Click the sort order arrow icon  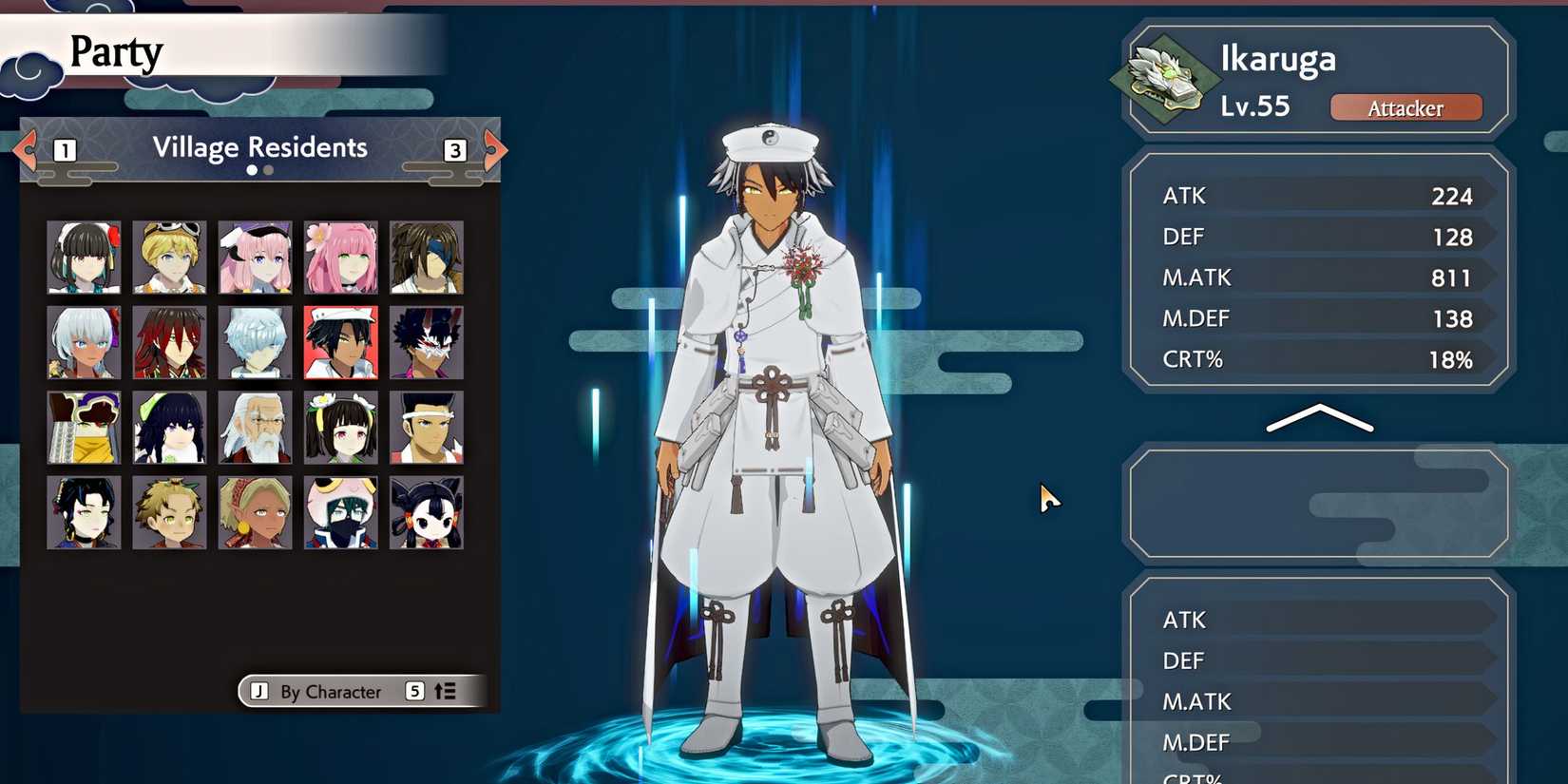click(443, 692)
